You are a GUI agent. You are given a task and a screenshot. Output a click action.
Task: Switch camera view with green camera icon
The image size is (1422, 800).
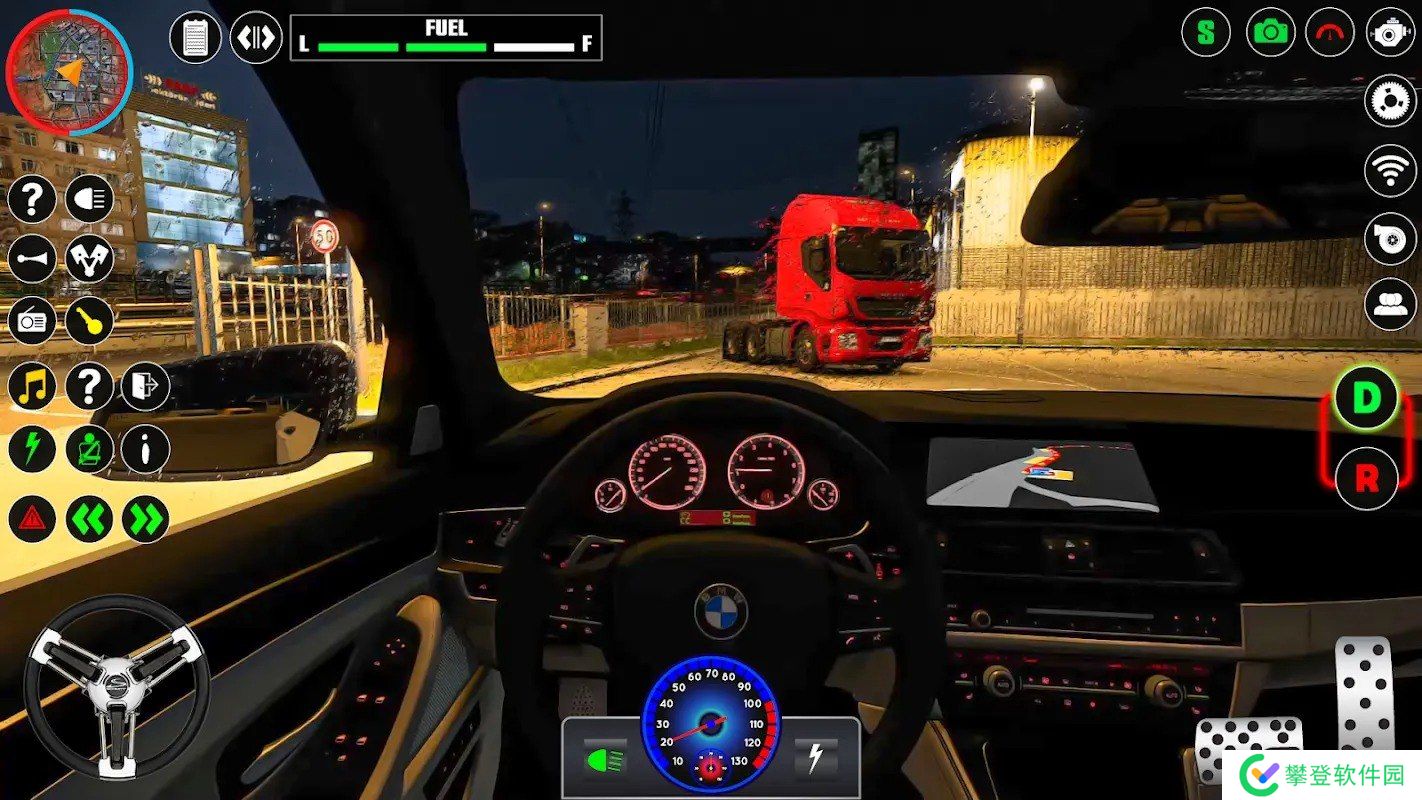pyautogui.click(x=1271, y=32)
